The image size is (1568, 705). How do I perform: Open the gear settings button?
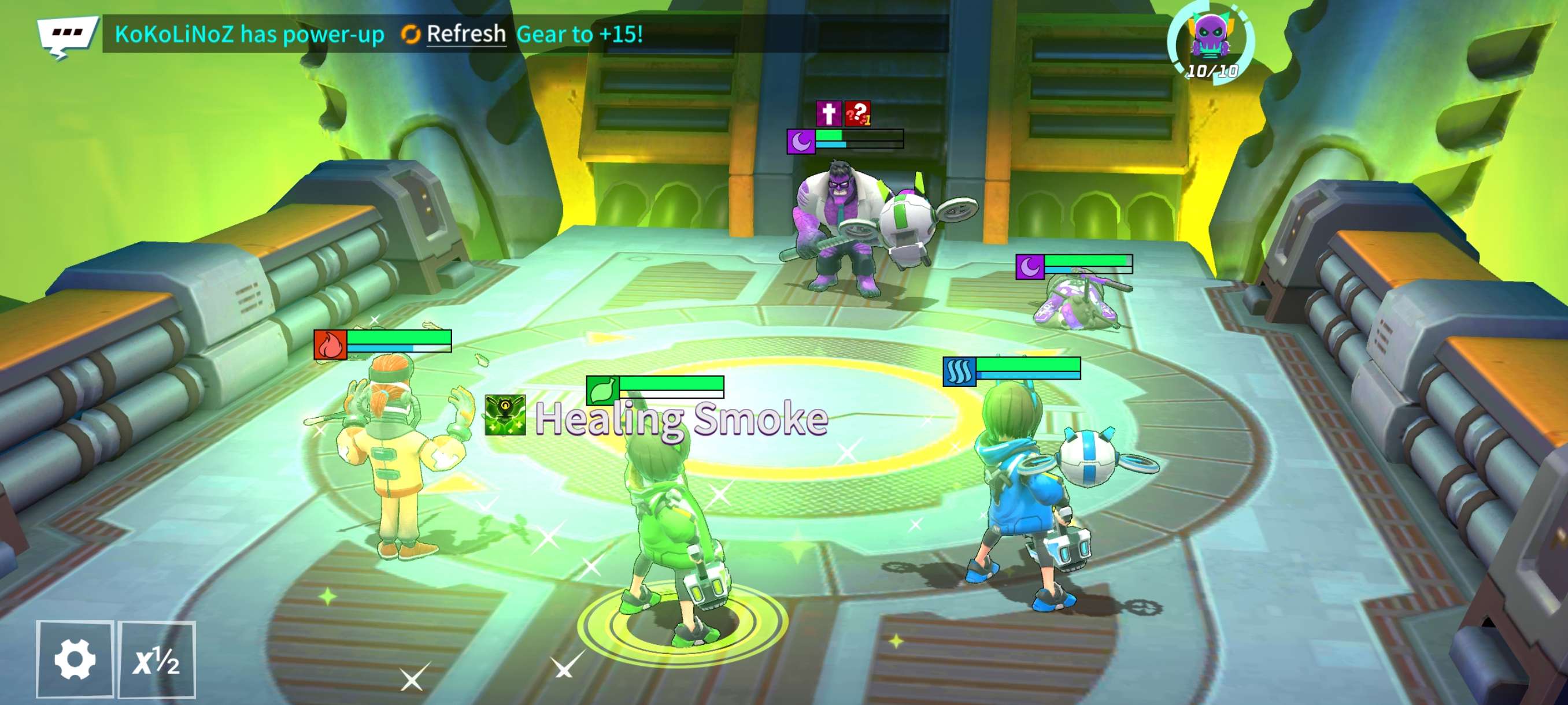[x=75, y=659]
